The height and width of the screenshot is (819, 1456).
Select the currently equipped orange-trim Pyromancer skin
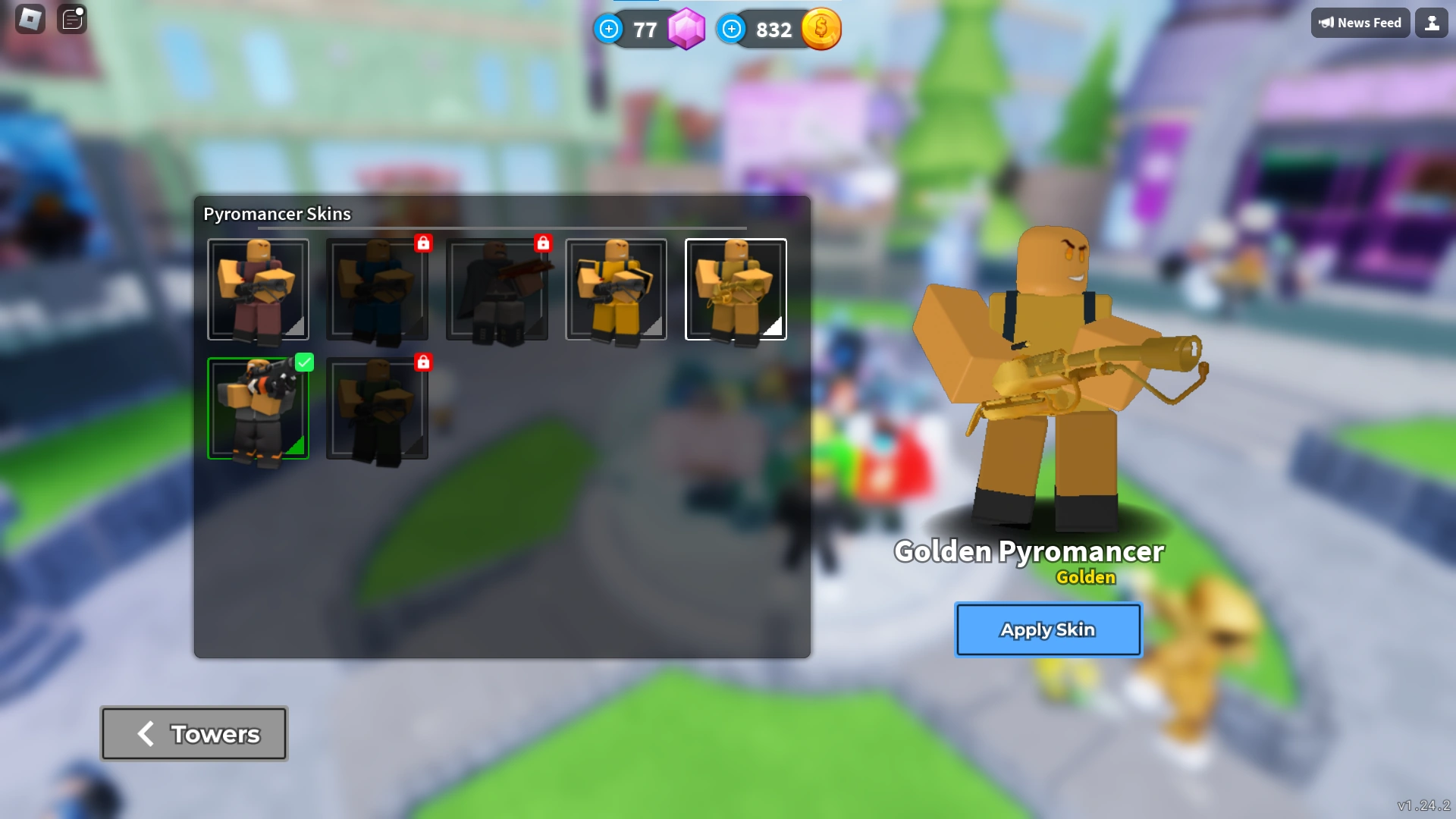pos(259,409)
